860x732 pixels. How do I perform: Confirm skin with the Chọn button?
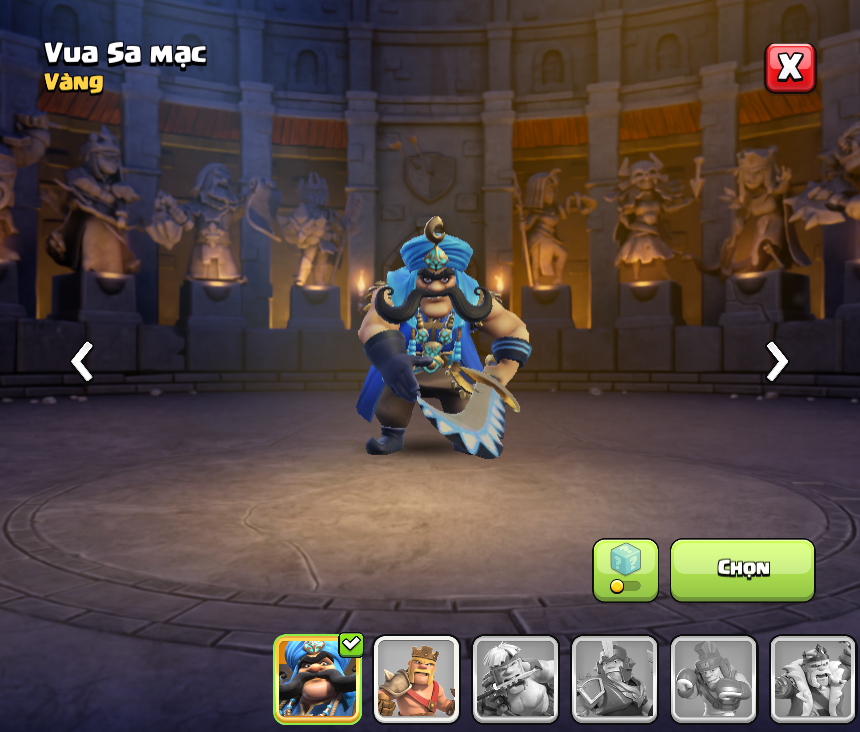click(x=742, y=569)
